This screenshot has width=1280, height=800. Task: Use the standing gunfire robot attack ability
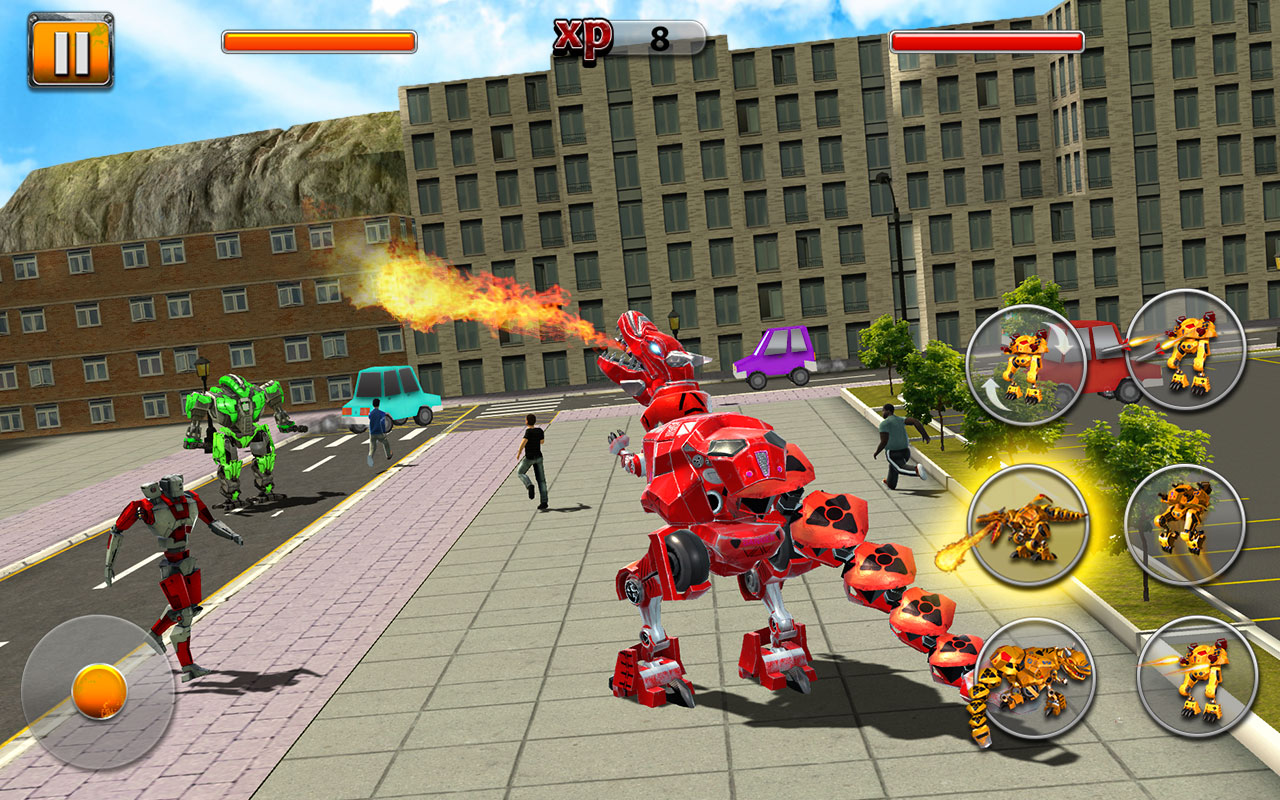pyautogui.click(x=1185, y=355)
